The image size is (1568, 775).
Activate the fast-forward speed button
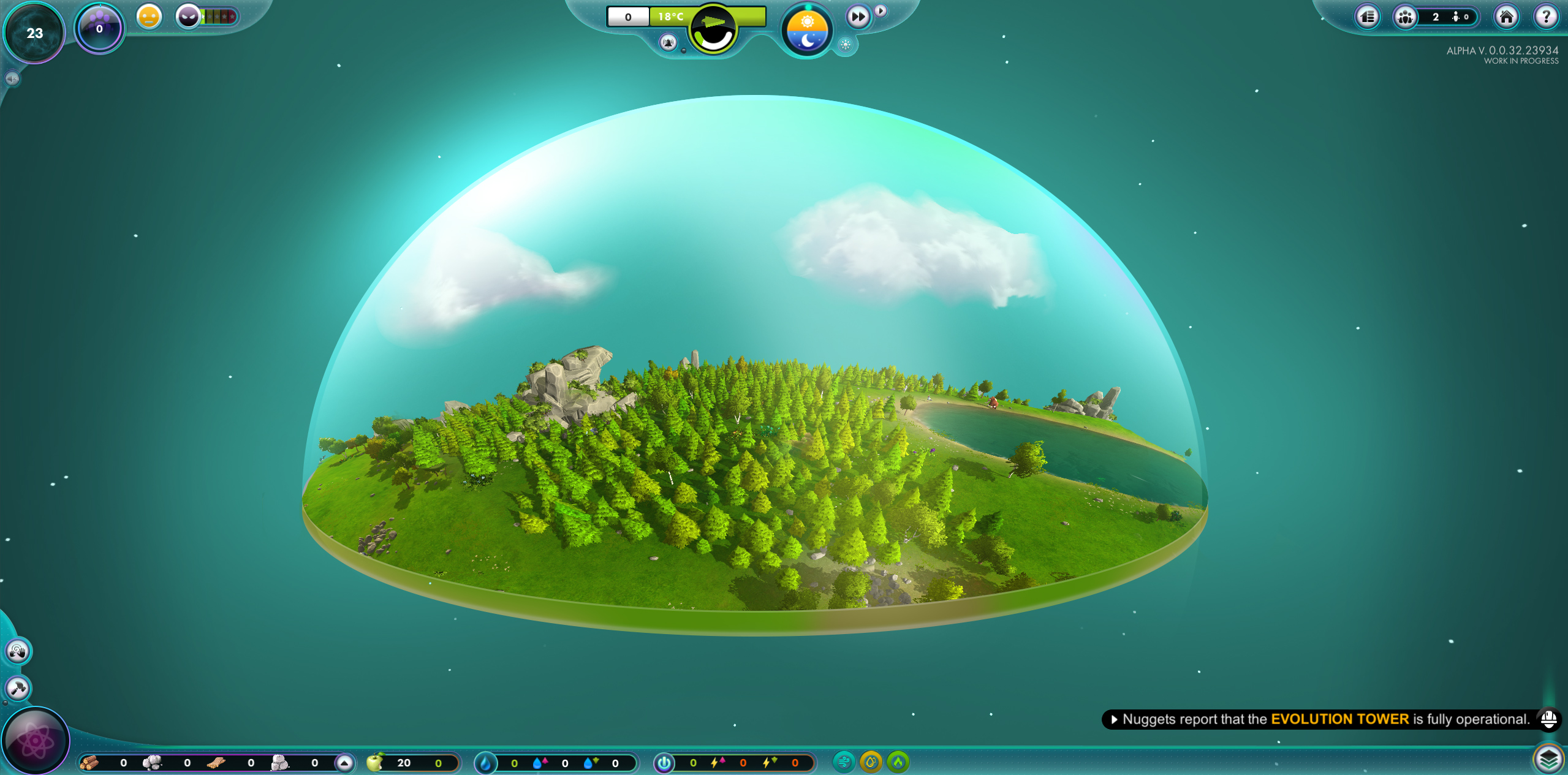[858, 17]
